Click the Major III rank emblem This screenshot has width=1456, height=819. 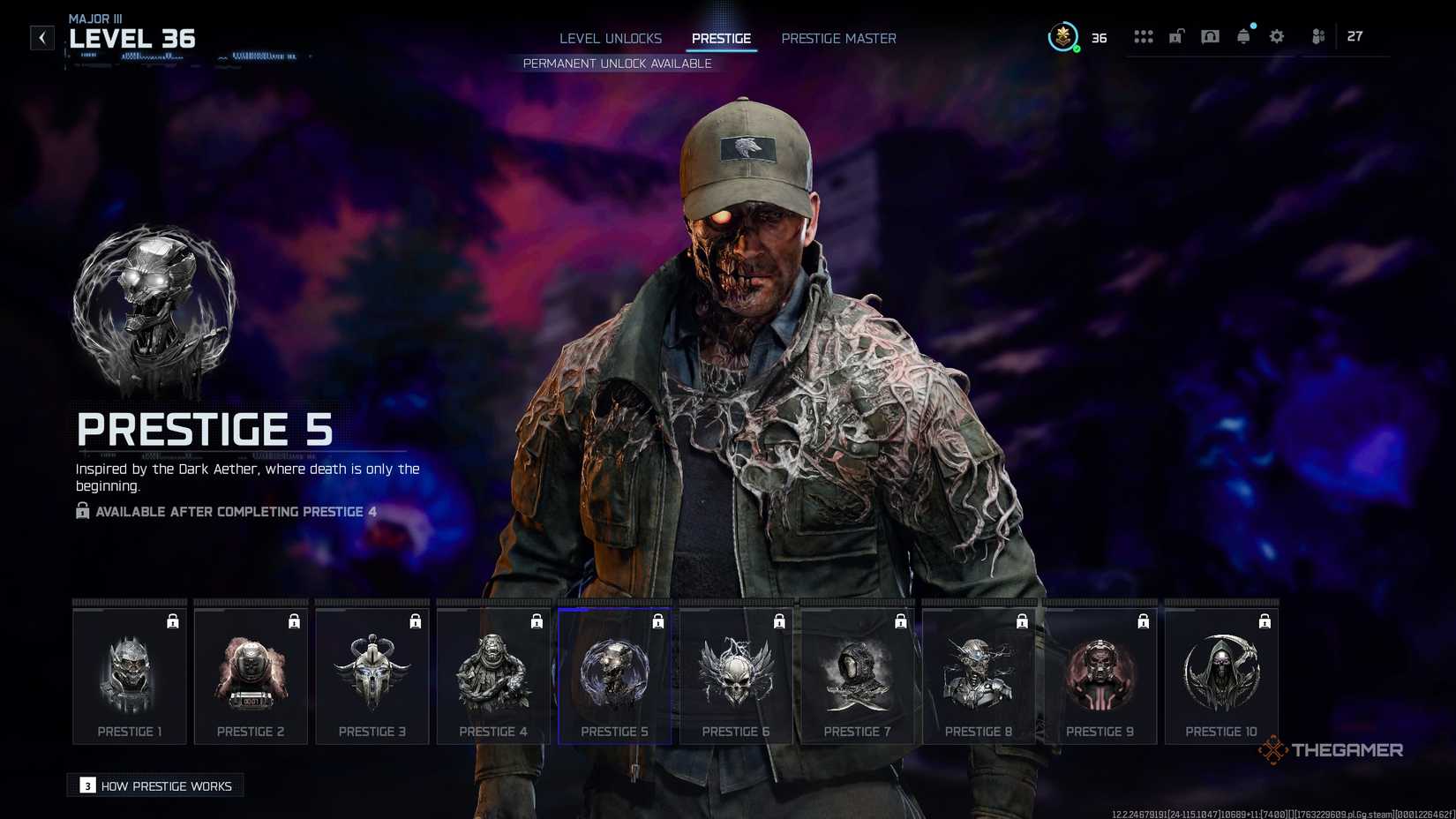1063,37
